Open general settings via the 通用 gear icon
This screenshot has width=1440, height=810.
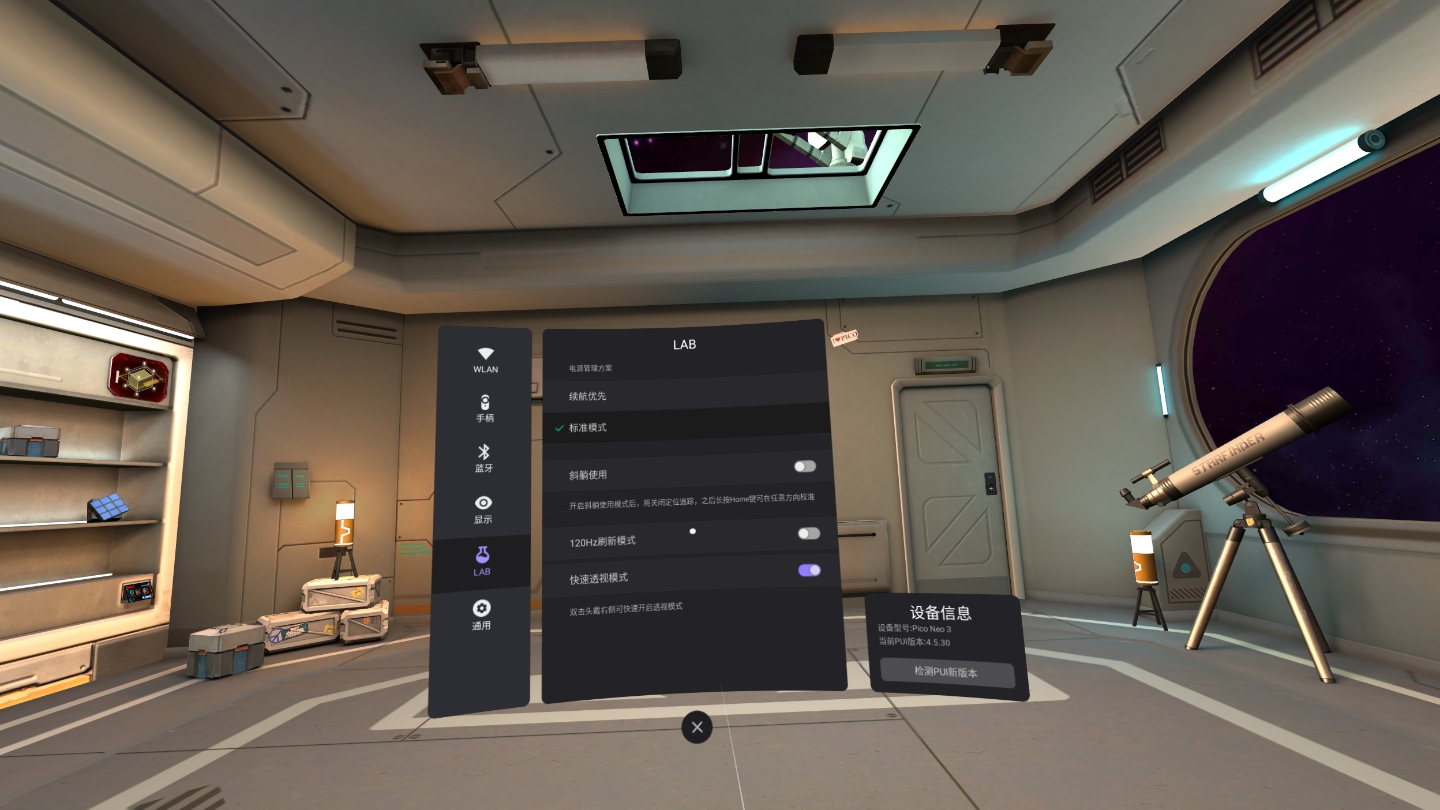[486, 606]
